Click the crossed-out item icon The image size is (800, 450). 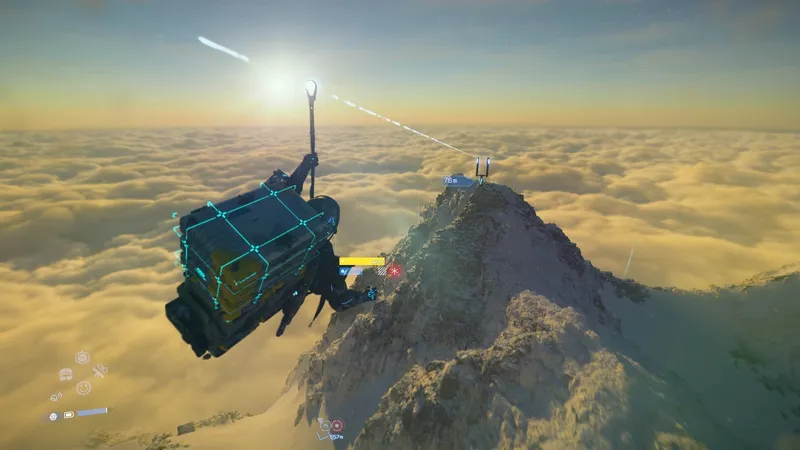coord(99,371)
